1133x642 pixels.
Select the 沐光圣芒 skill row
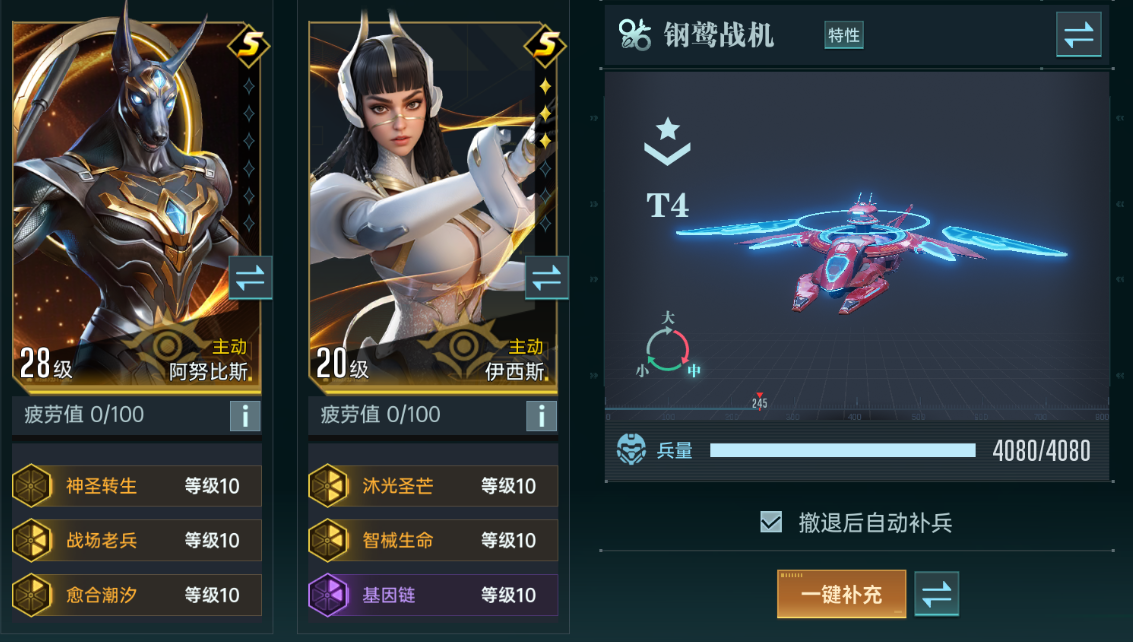433,486
